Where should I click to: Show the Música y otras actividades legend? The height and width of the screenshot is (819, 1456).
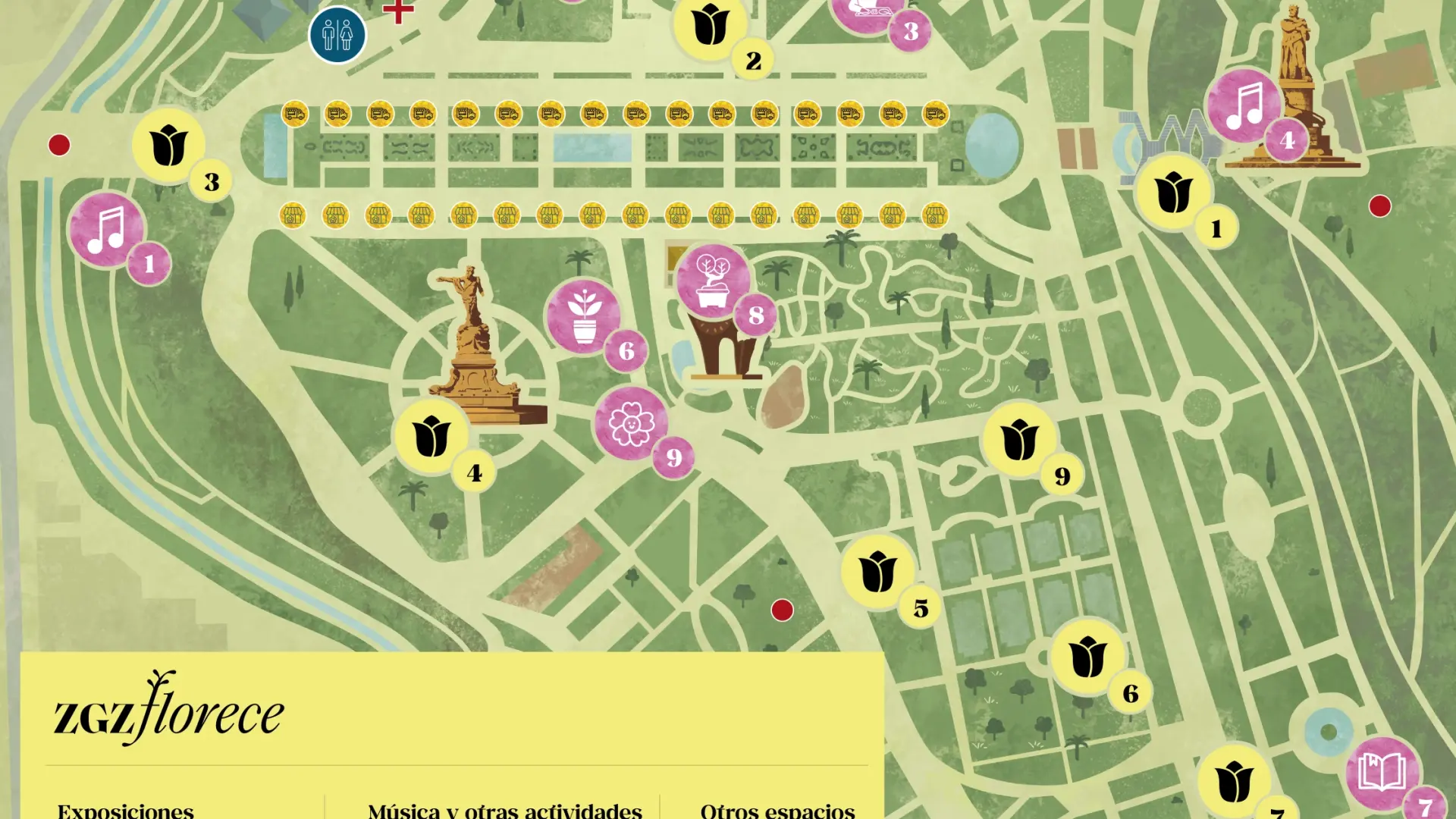tap(505, 810)
